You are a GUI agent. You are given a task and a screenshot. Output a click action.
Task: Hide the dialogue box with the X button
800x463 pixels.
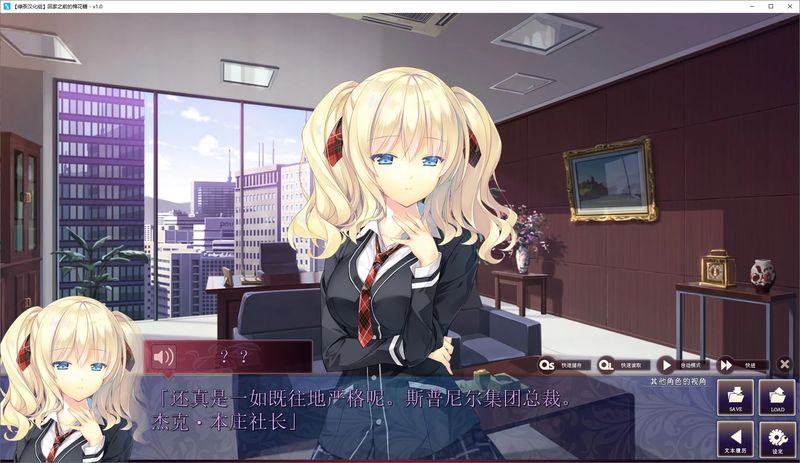tap(784, 365)
